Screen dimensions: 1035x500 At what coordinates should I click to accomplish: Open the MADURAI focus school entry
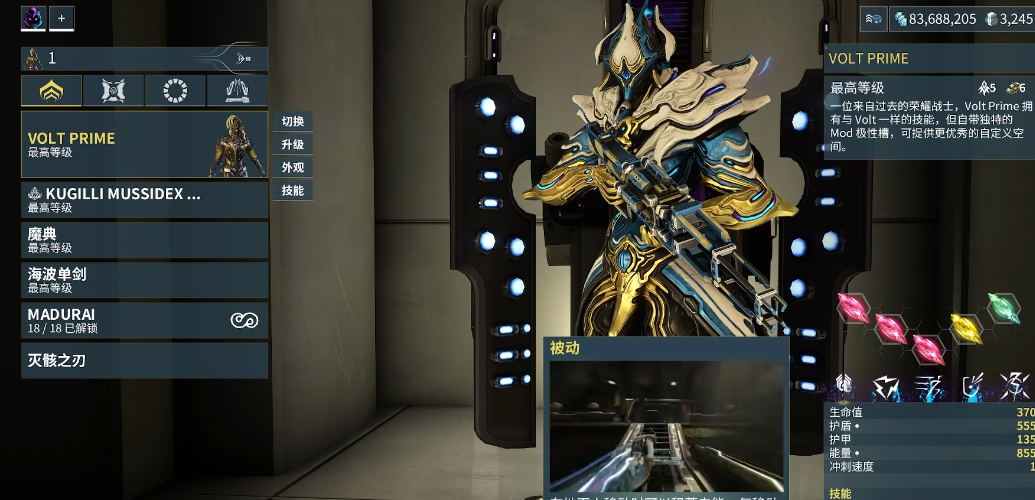(x=144, y=320)
